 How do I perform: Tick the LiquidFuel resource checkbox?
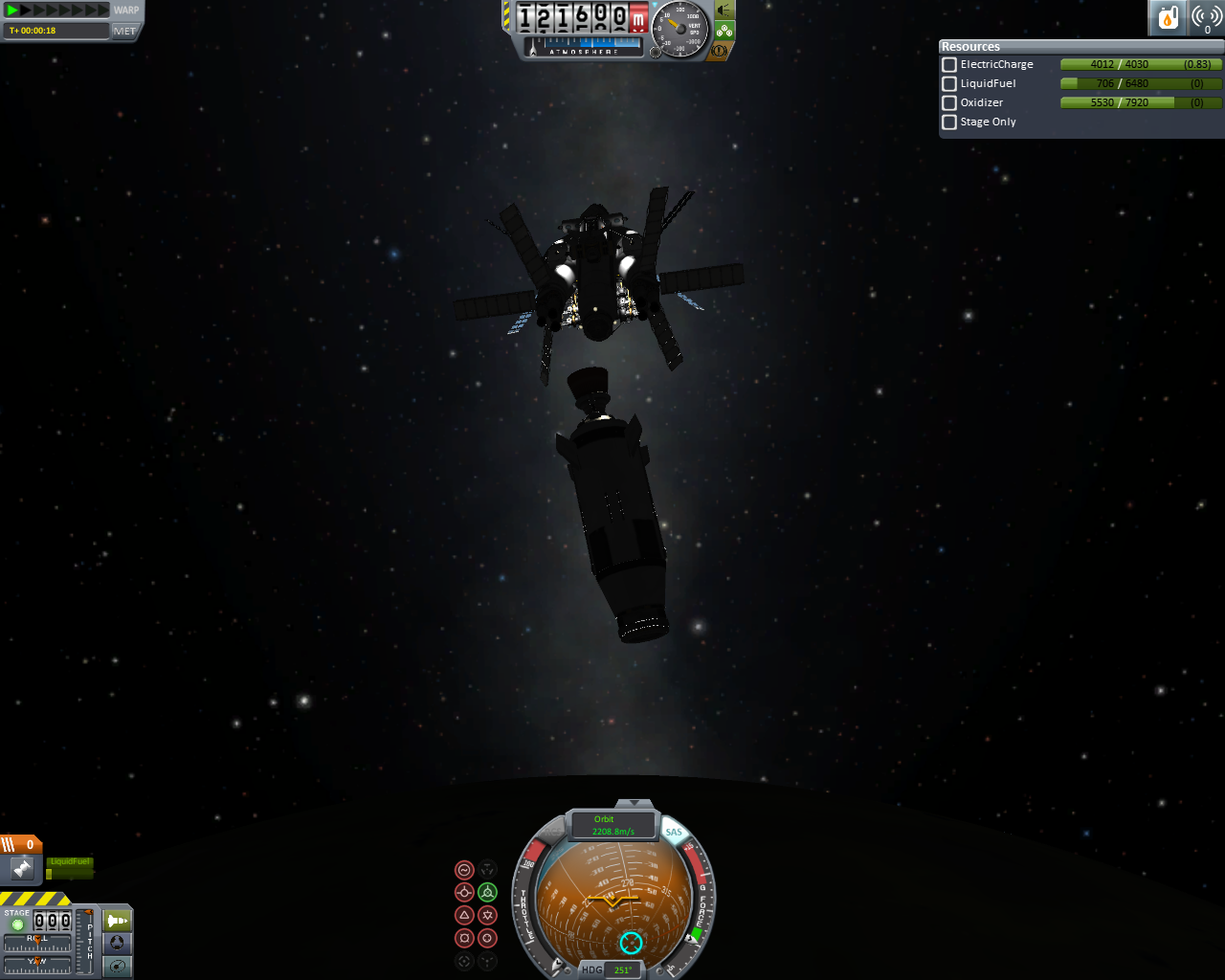coord(949,84)
